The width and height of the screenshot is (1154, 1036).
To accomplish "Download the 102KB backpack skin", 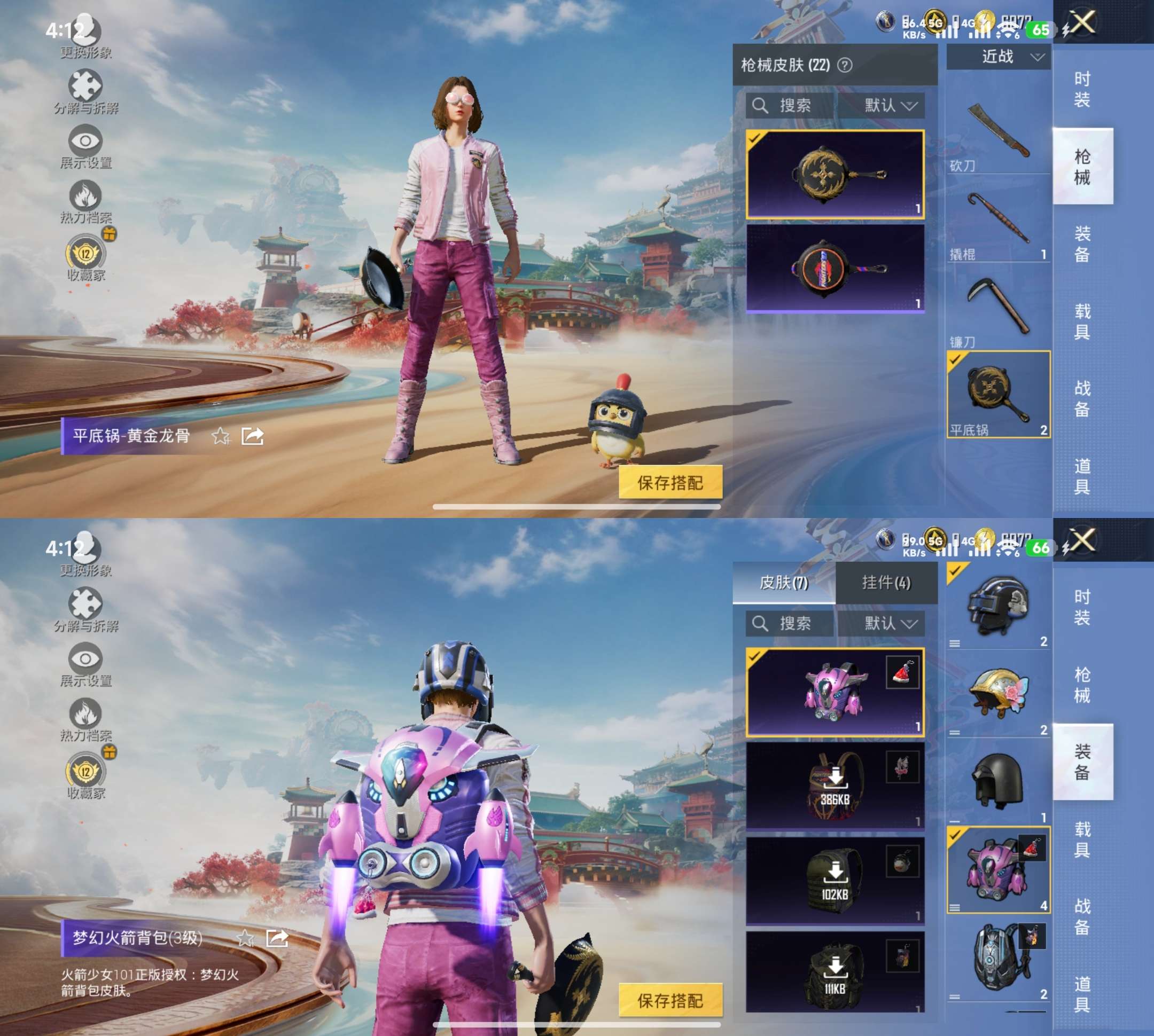I will click(x=835, y=880).
